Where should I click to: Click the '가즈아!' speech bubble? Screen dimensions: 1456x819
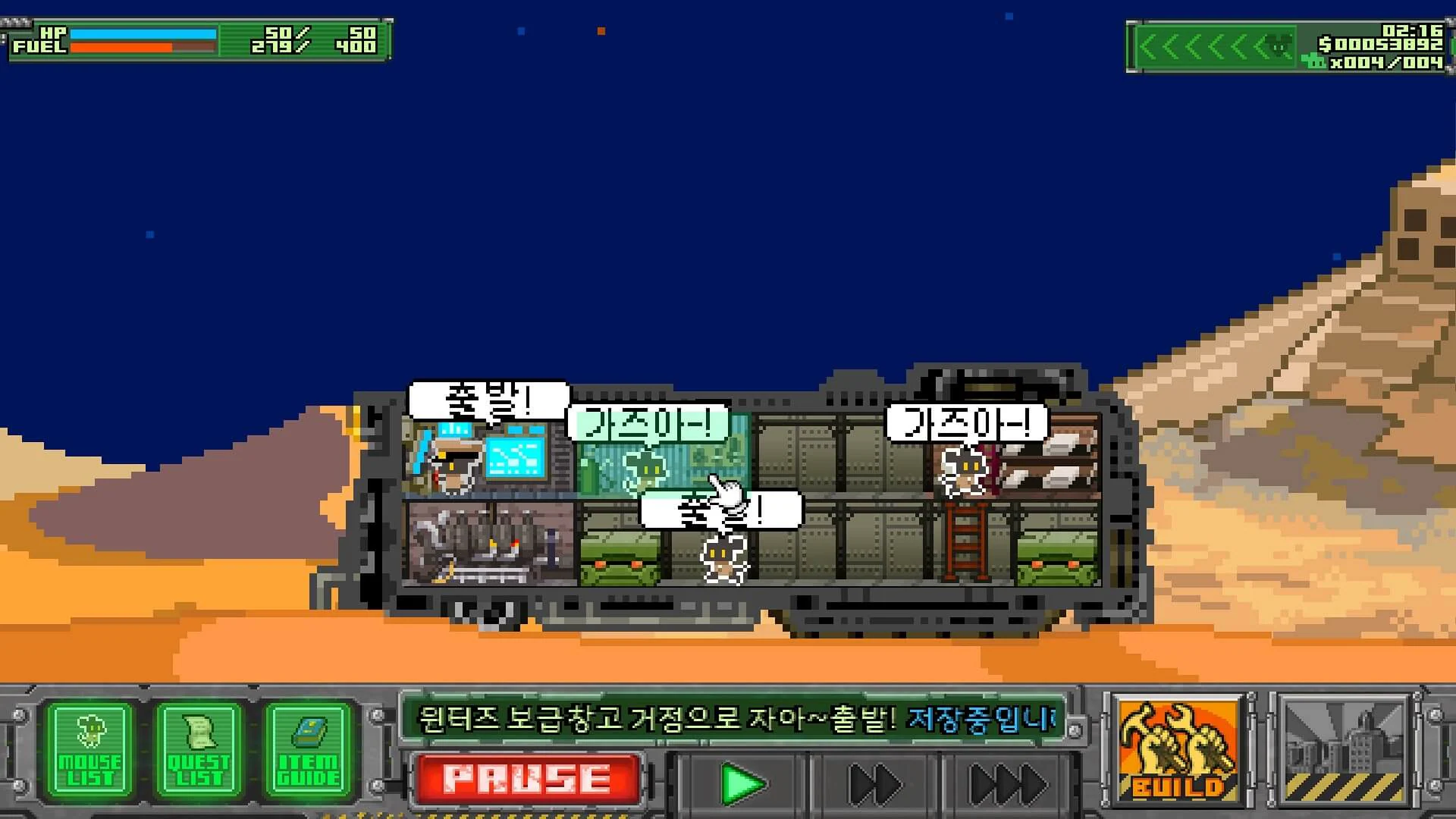(x=645, y=423)
